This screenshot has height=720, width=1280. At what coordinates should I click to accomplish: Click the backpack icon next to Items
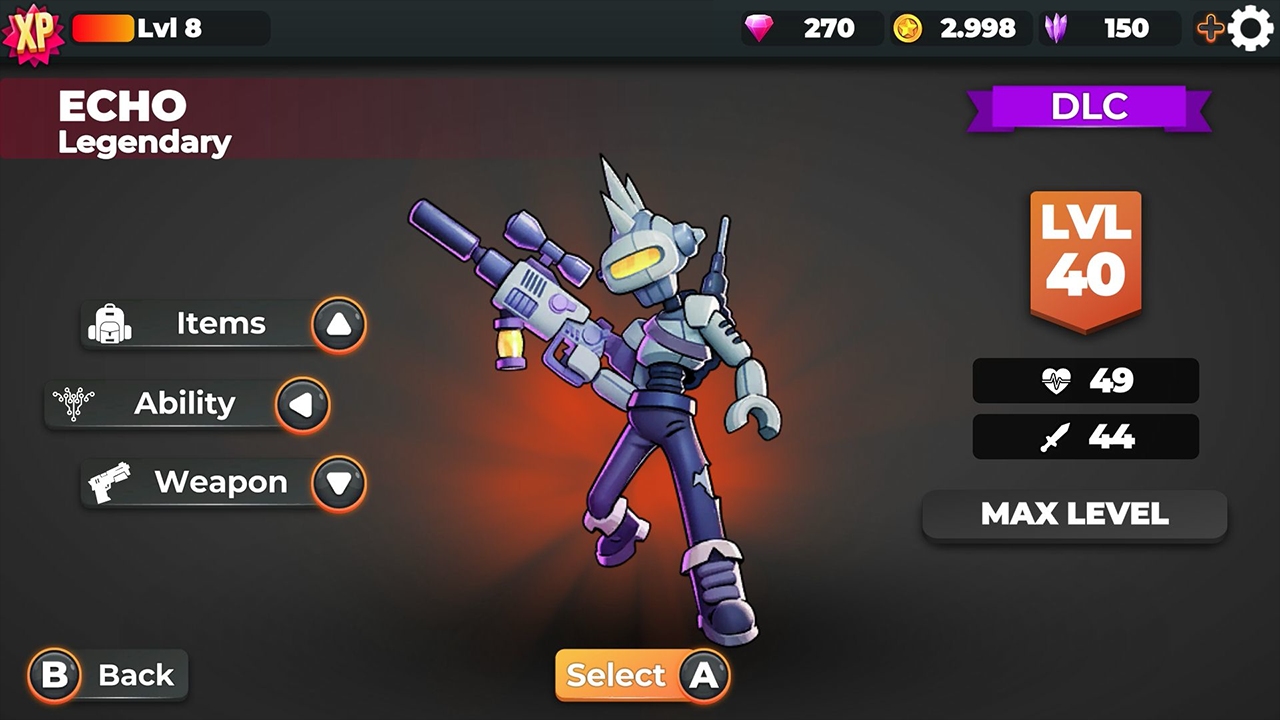point(111,323)
